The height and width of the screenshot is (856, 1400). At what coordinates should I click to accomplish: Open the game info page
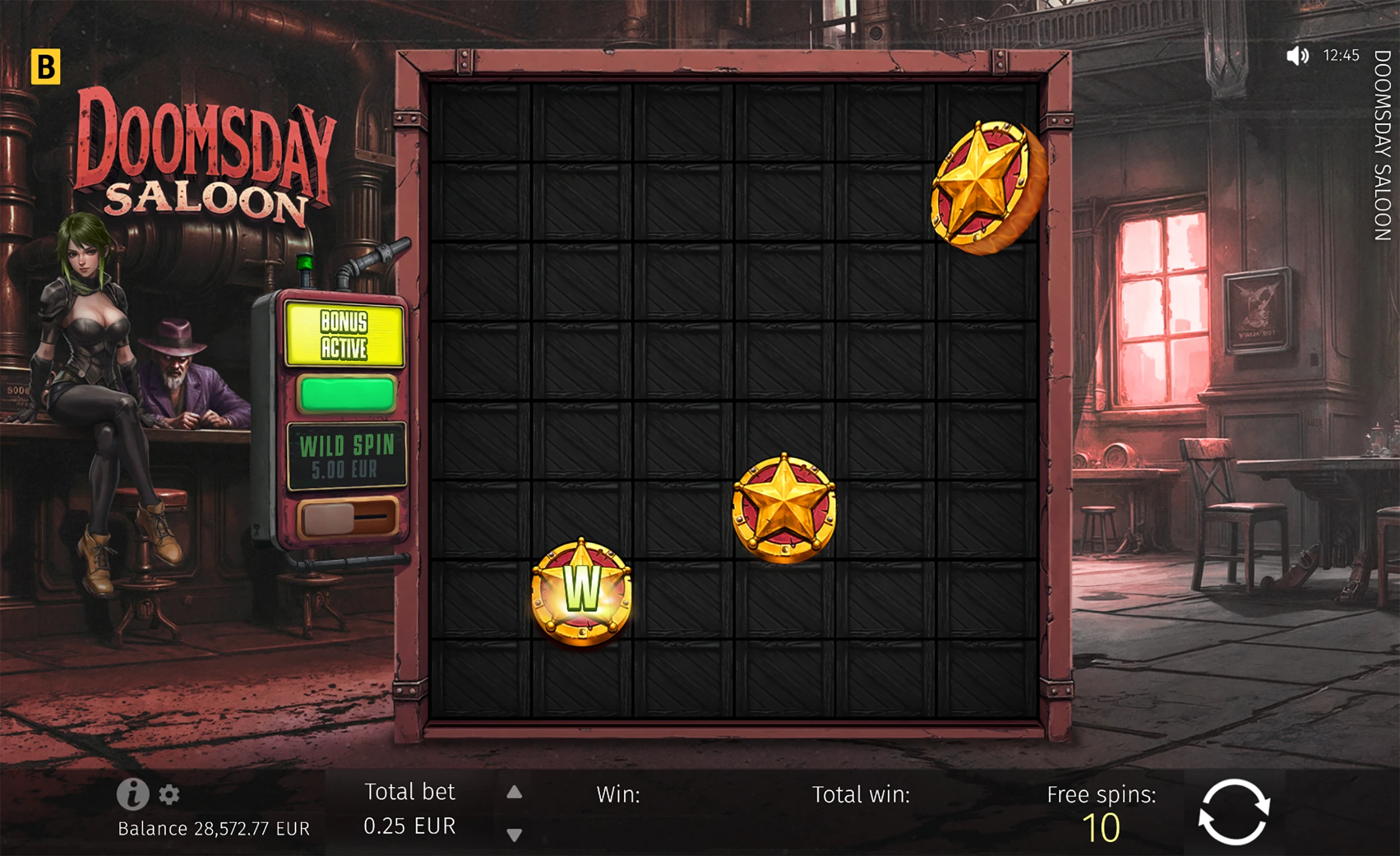(132, 794)
